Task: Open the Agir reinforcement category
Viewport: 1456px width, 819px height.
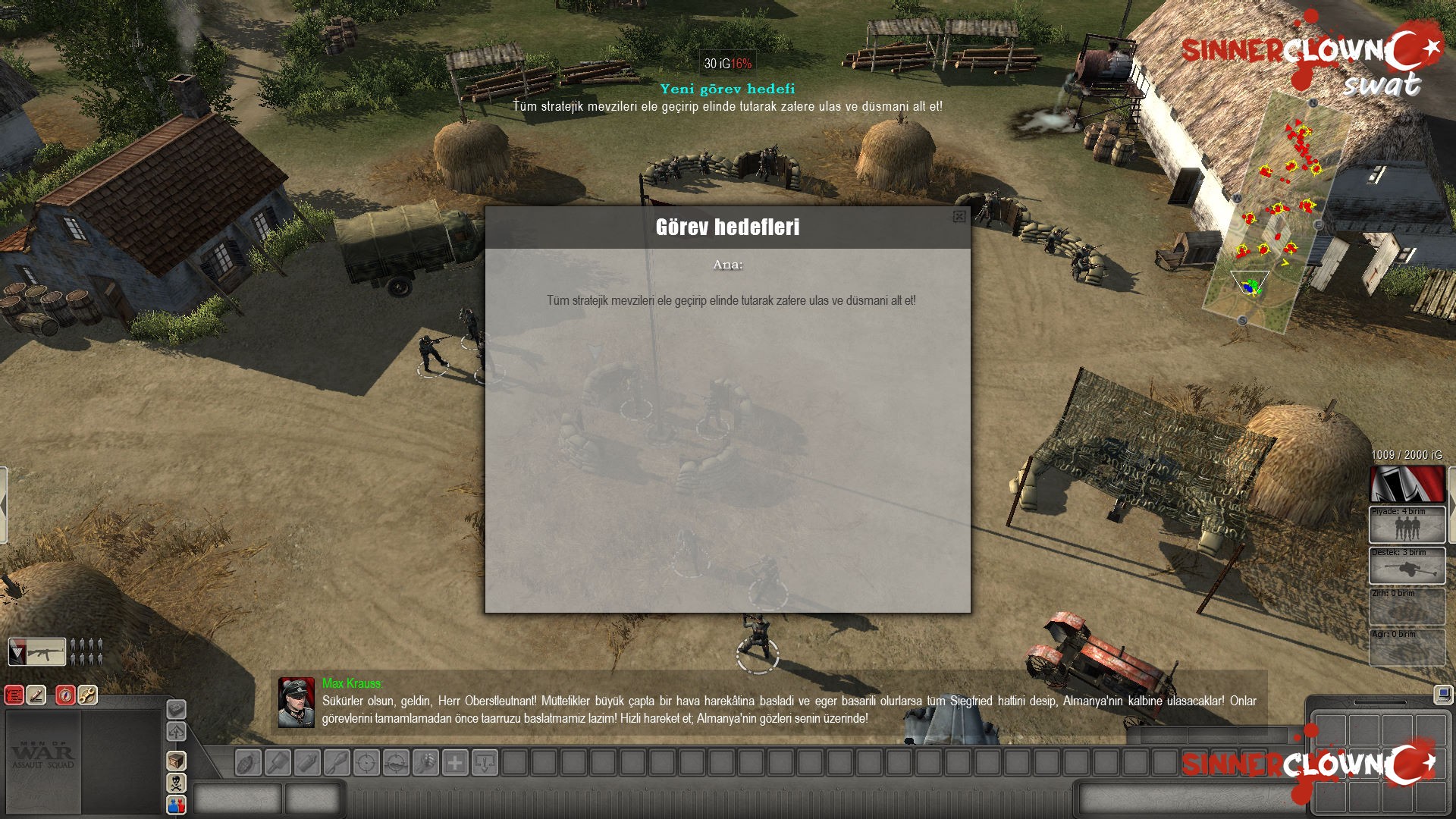Action: click(1407, 648)
